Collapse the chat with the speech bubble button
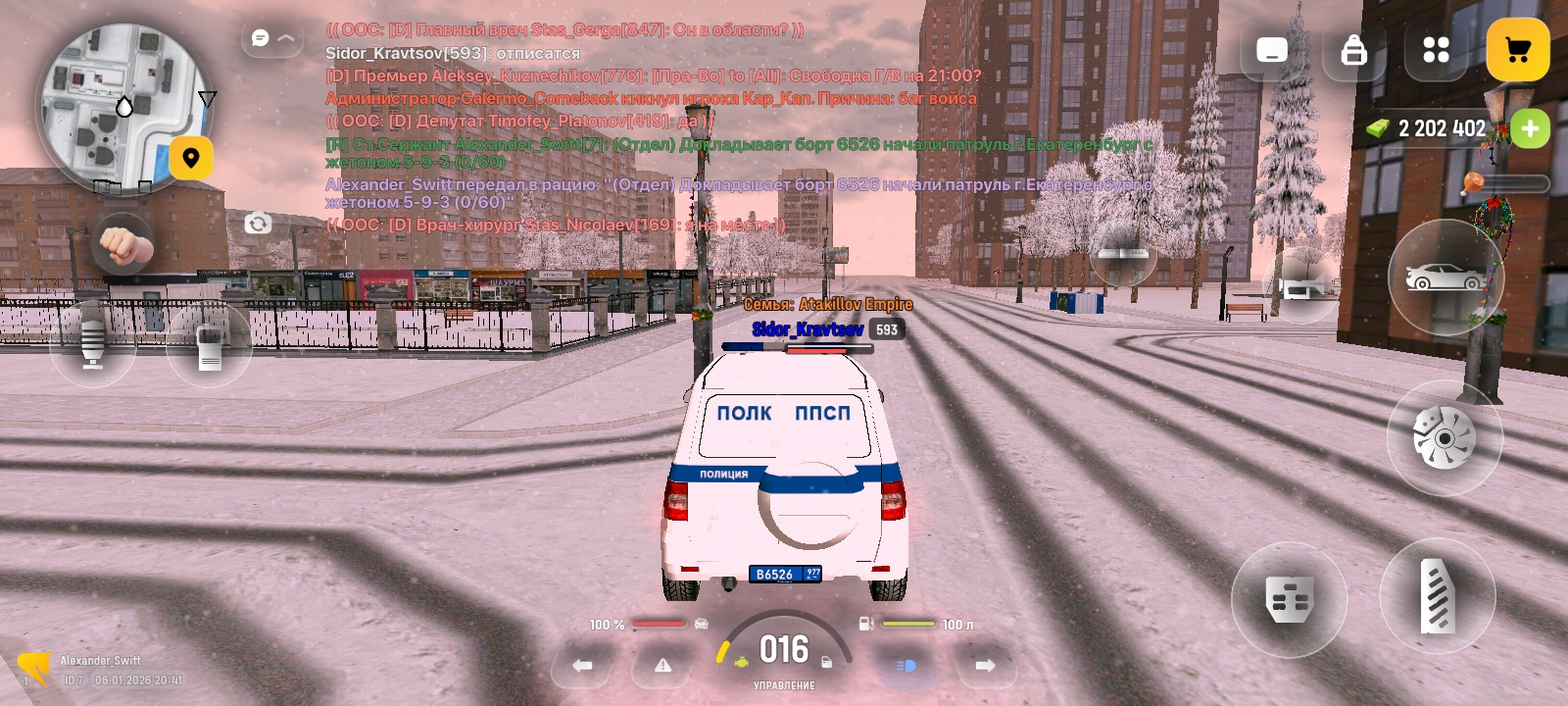This screenshot has height=706, width=1568. [x=271, y=38]
